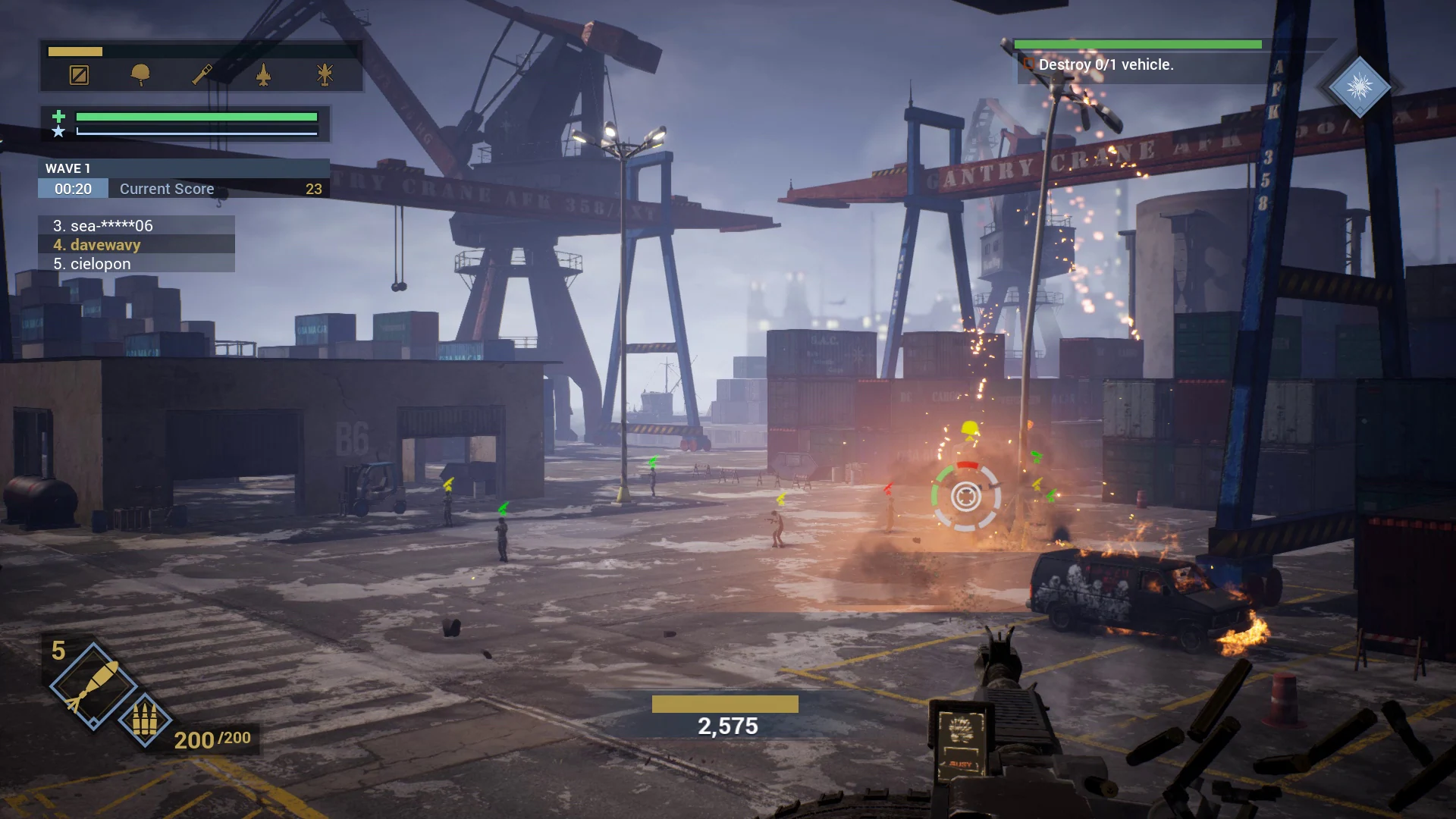Select the flare gun icon
The width and height of the screenshot is (1456, 819).
click(x=200, y=76)
